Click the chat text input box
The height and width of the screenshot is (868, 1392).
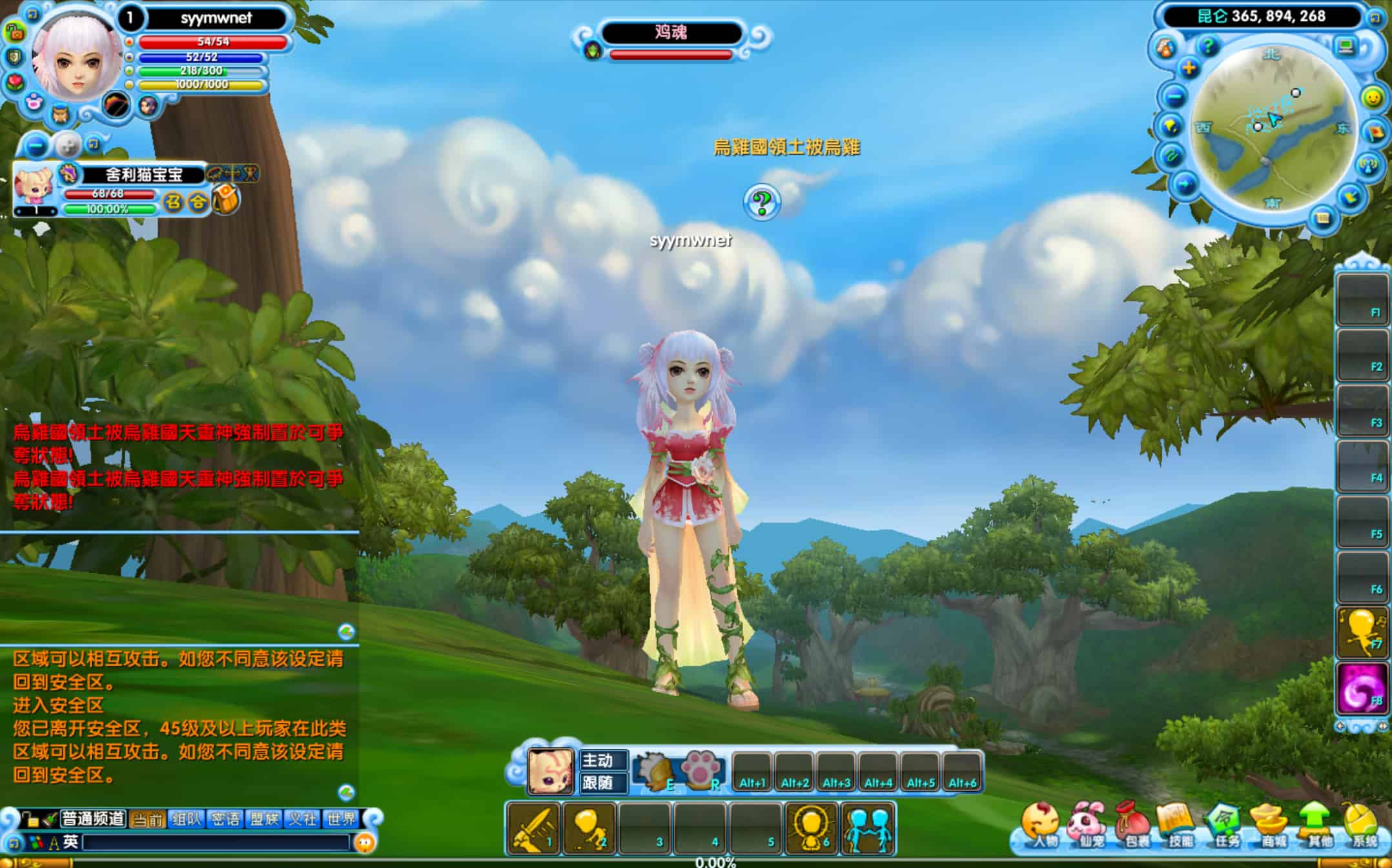(216, 842)
